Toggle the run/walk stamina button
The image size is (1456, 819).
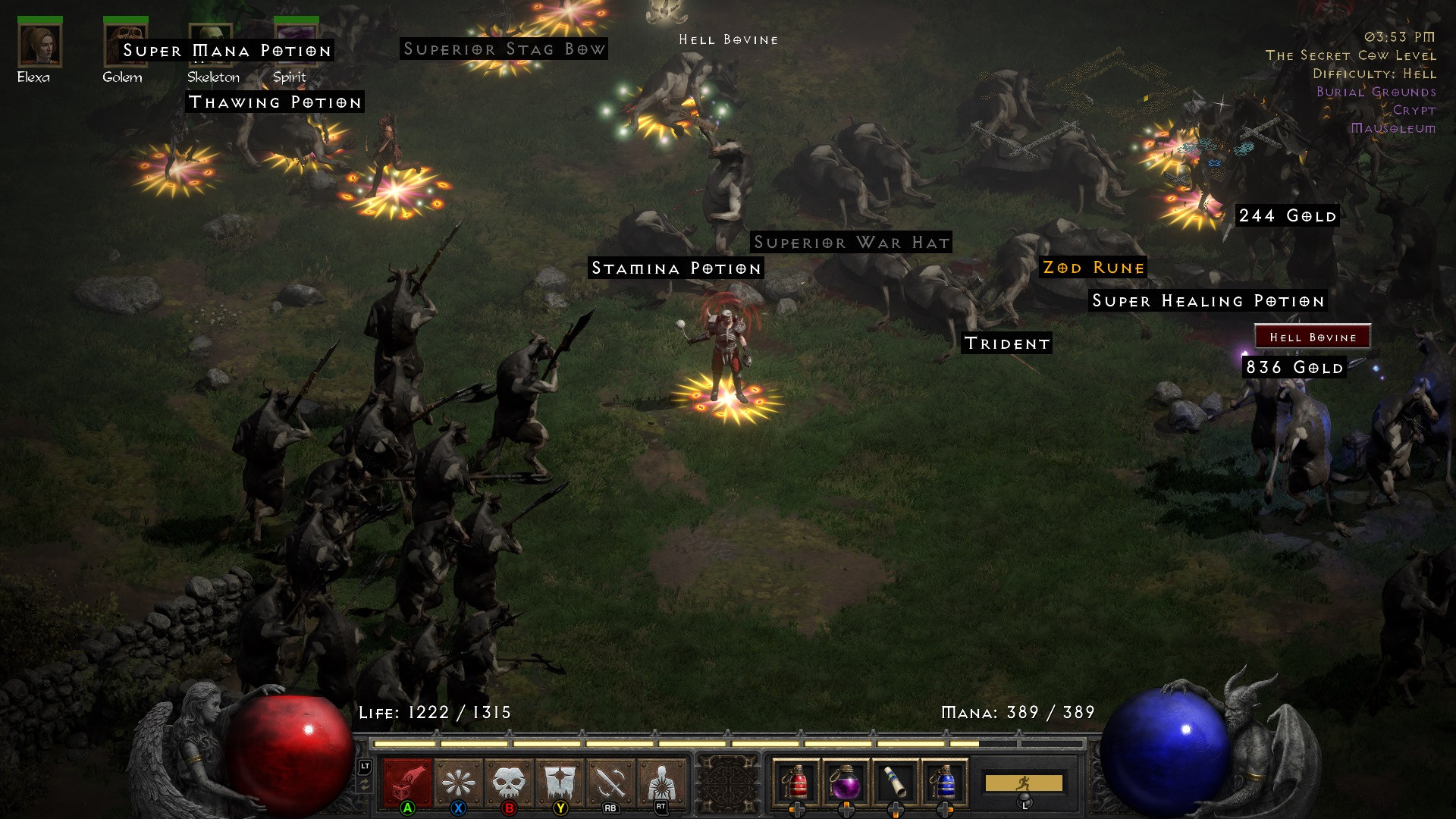pos(1023,783)
